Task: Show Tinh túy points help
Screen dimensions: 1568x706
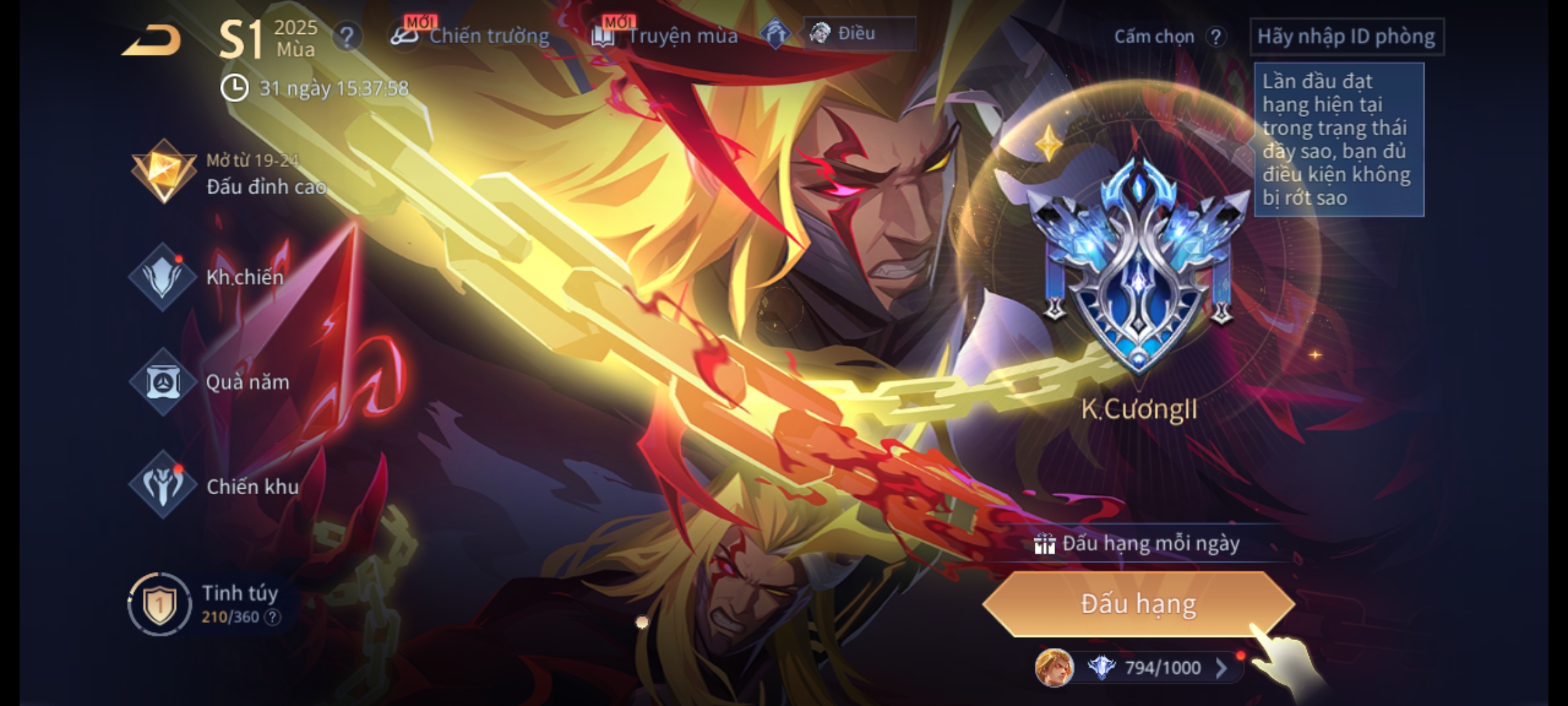Action: (x=273, y=617)
